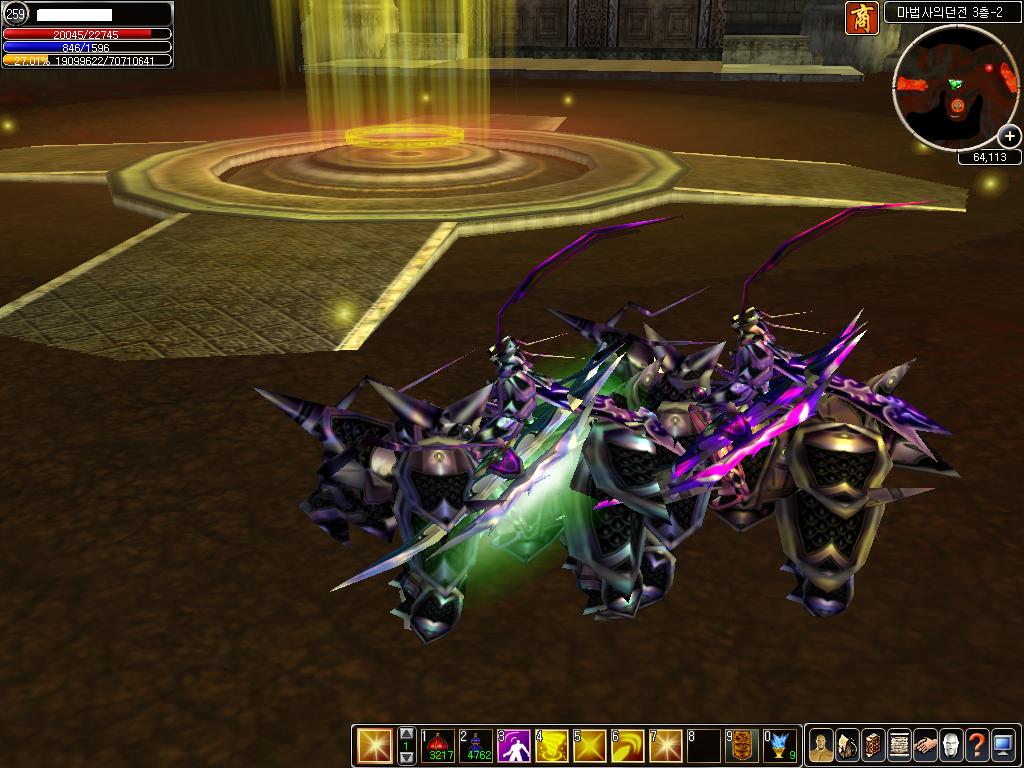
Task: Open the skill book icon
Action: 873,746
